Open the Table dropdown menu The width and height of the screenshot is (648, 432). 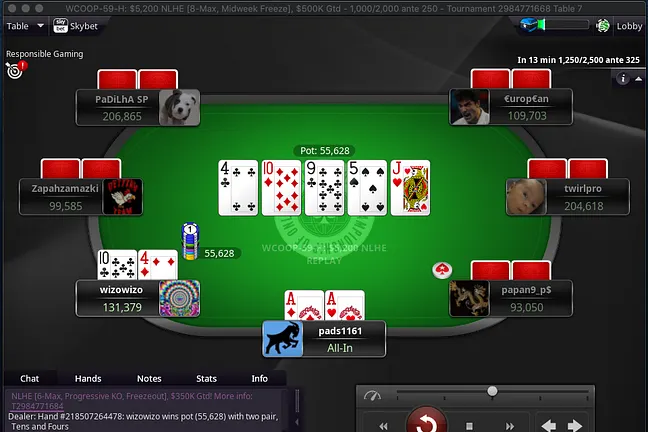tap(26, 26)
